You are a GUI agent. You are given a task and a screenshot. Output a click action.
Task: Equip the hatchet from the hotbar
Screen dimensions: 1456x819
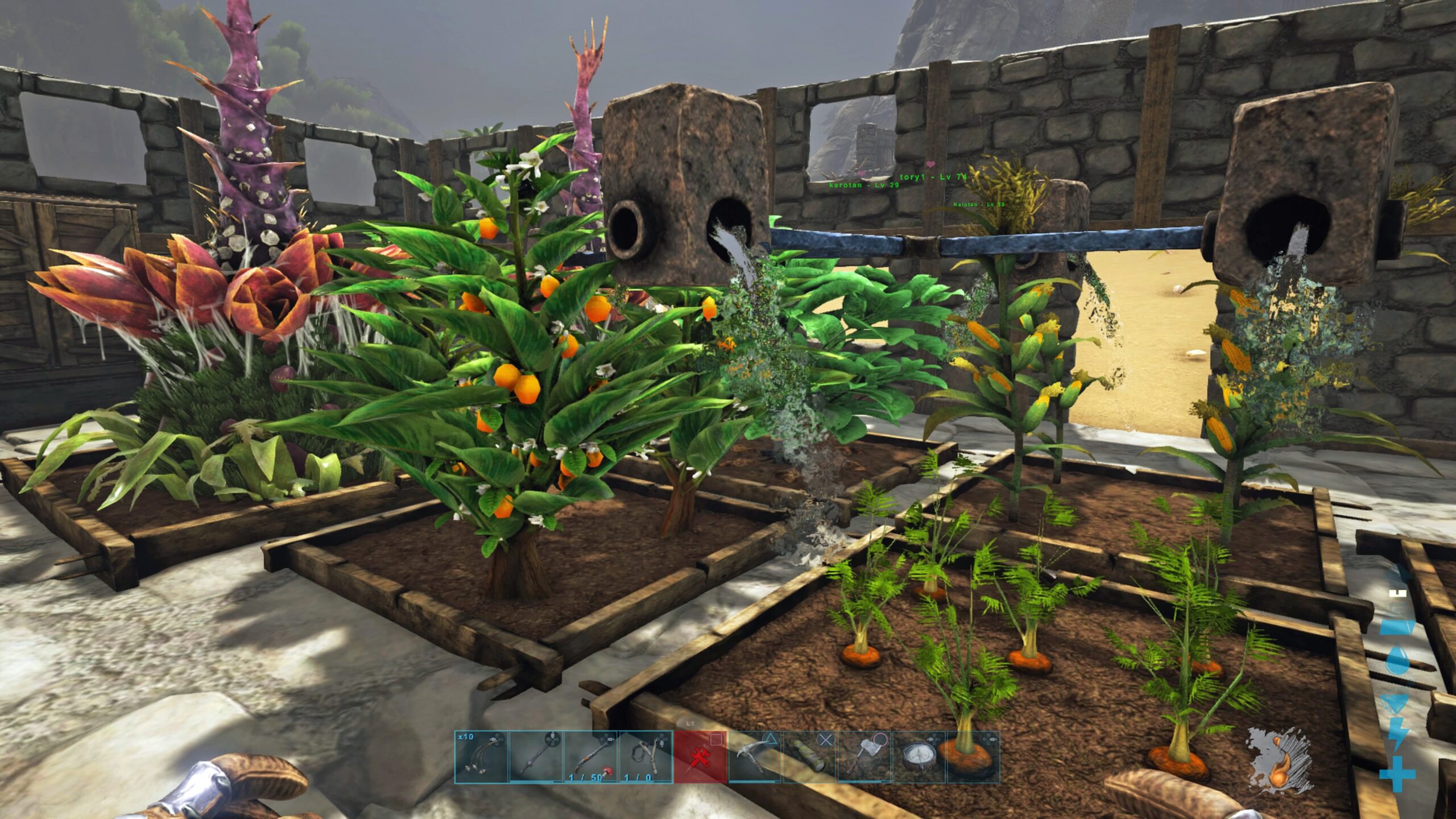click(863, 757)
